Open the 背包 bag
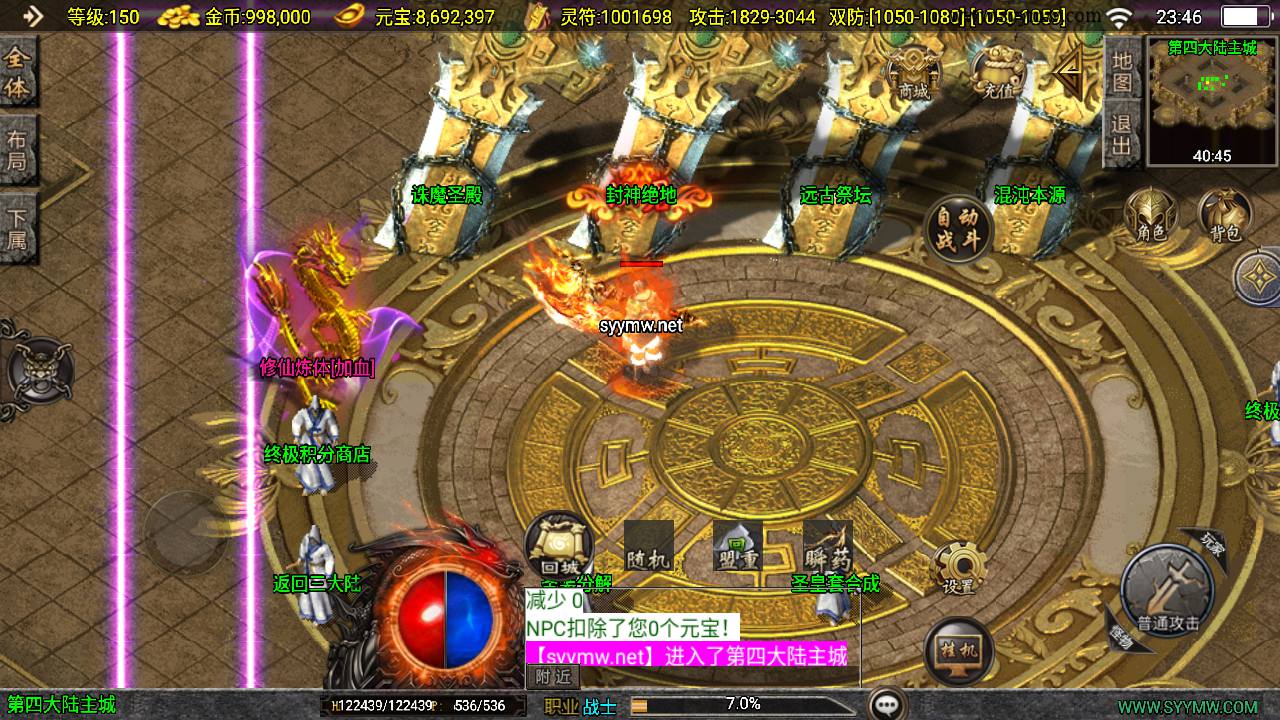The height and width of the screenshot is (720, 1280). click(x=1225, y=216)
